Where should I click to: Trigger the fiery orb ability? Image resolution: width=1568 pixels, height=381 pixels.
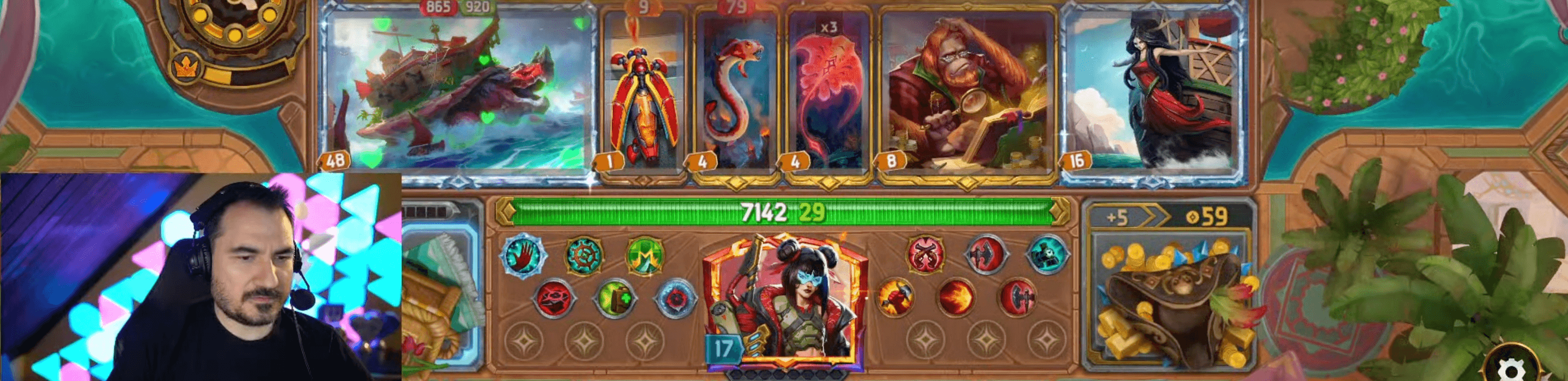pos(957,297)
